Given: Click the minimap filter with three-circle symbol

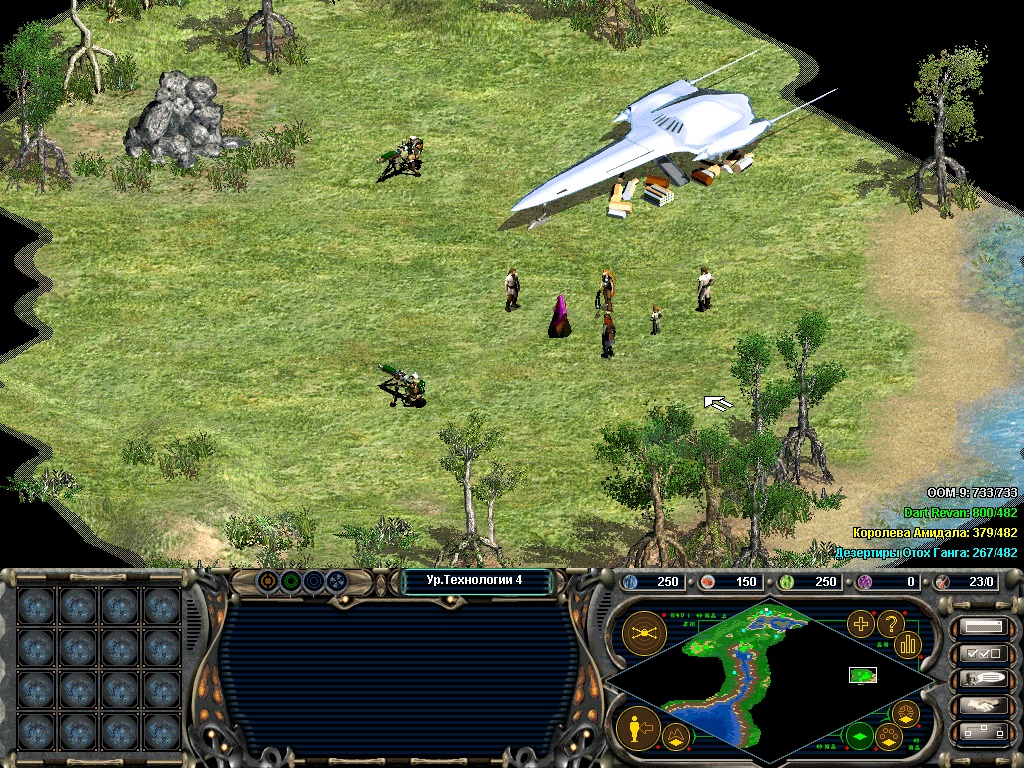Looking at the screenshot, I should click(888, 738).
